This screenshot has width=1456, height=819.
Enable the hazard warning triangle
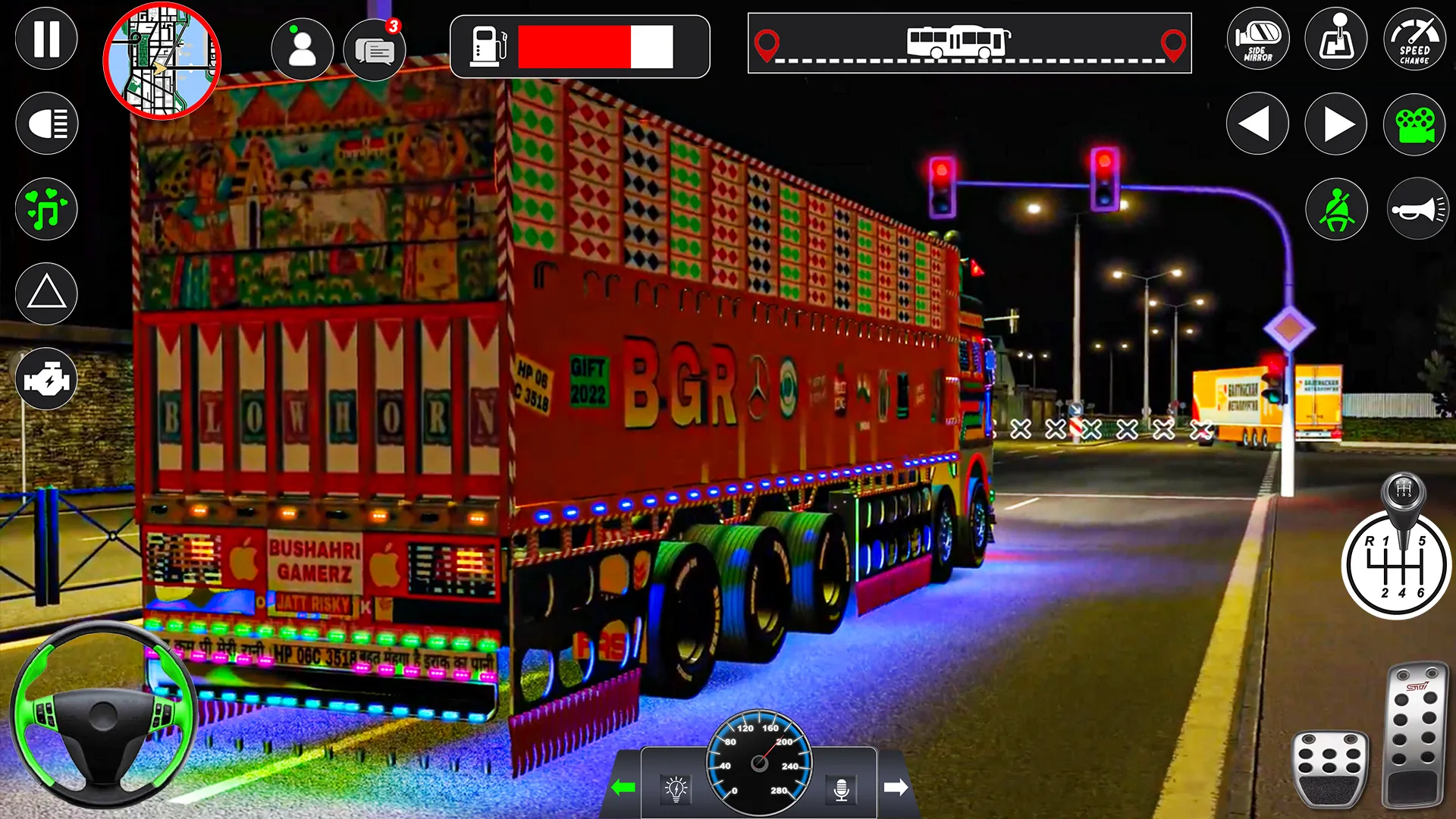click(x=45, y=294)
